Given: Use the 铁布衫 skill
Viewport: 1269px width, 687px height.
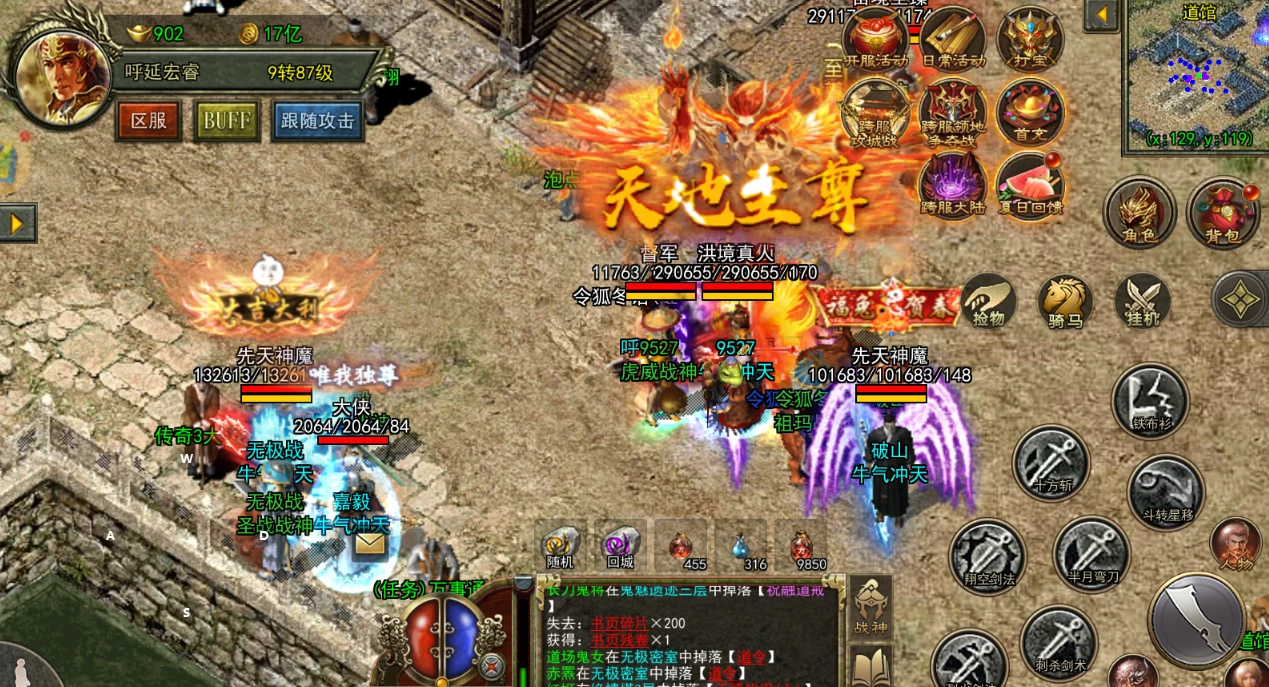Looking at the screenshot, I should (x=1150, y=400).
